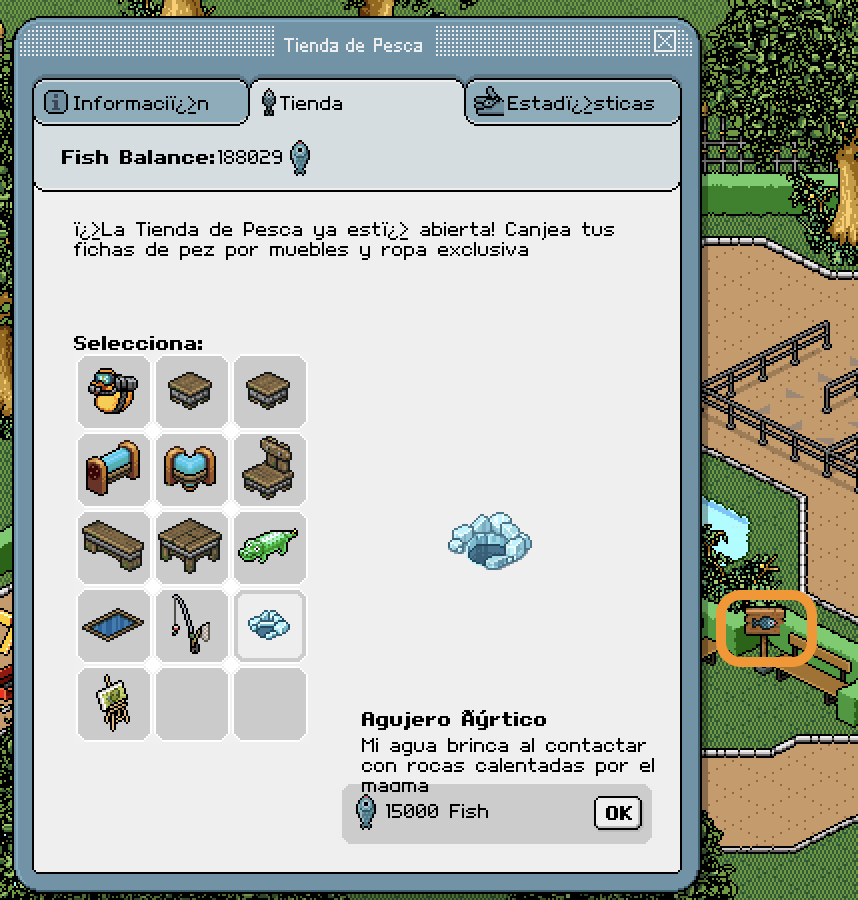Select the scuba diver duck item

point(113,391)
